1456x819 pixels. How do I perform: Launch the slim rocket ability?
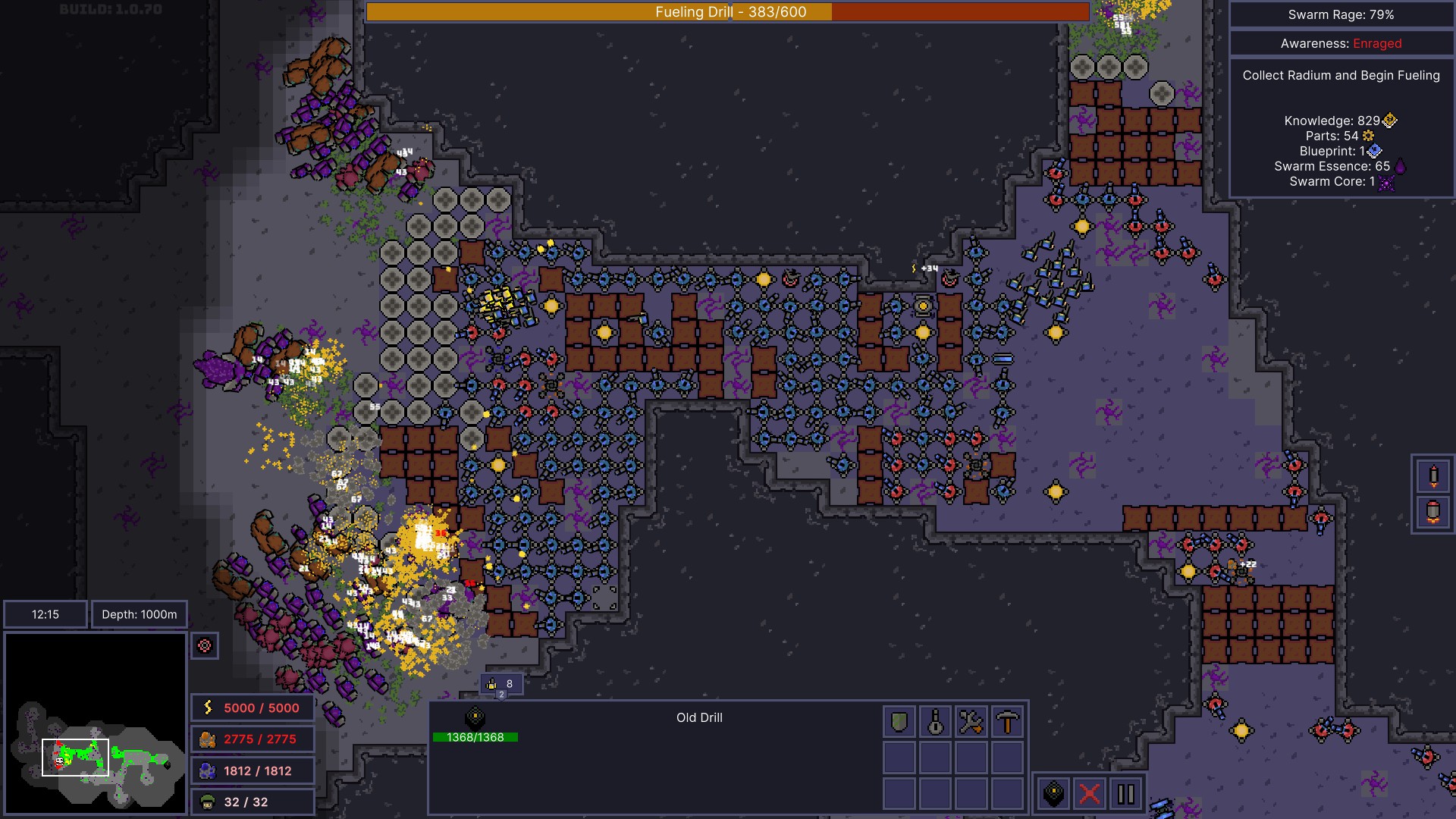pos(1433,476)
